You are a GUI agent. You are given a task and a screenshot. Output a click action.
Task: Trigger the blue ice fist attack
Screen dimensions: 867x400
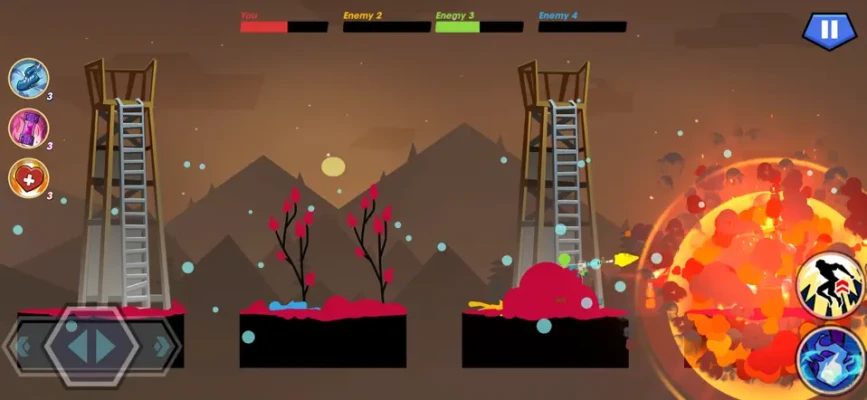[x=832, y=360]
